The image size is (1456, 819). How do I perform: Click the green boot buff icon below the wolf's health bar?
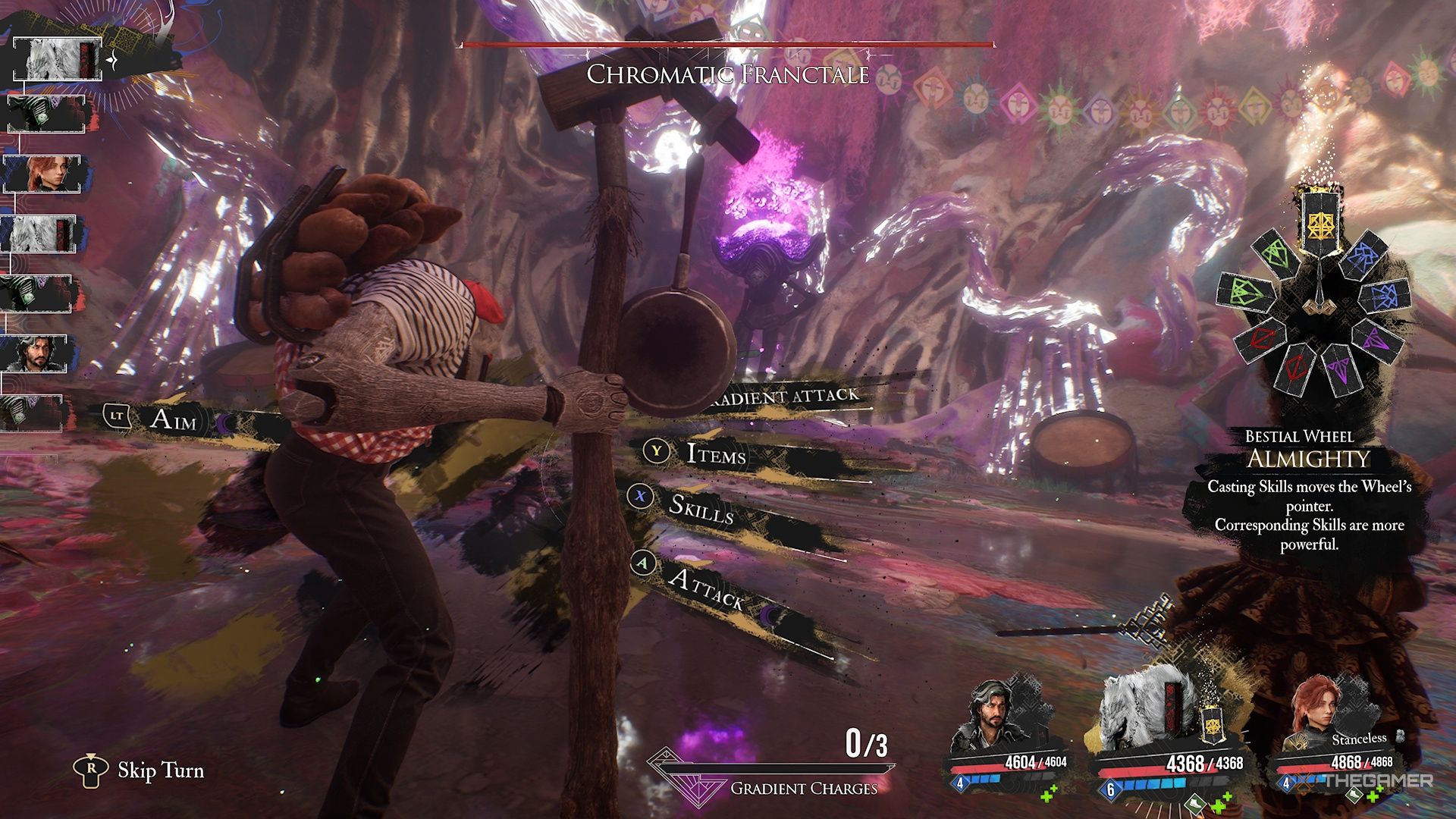[x=1195, y=805]
